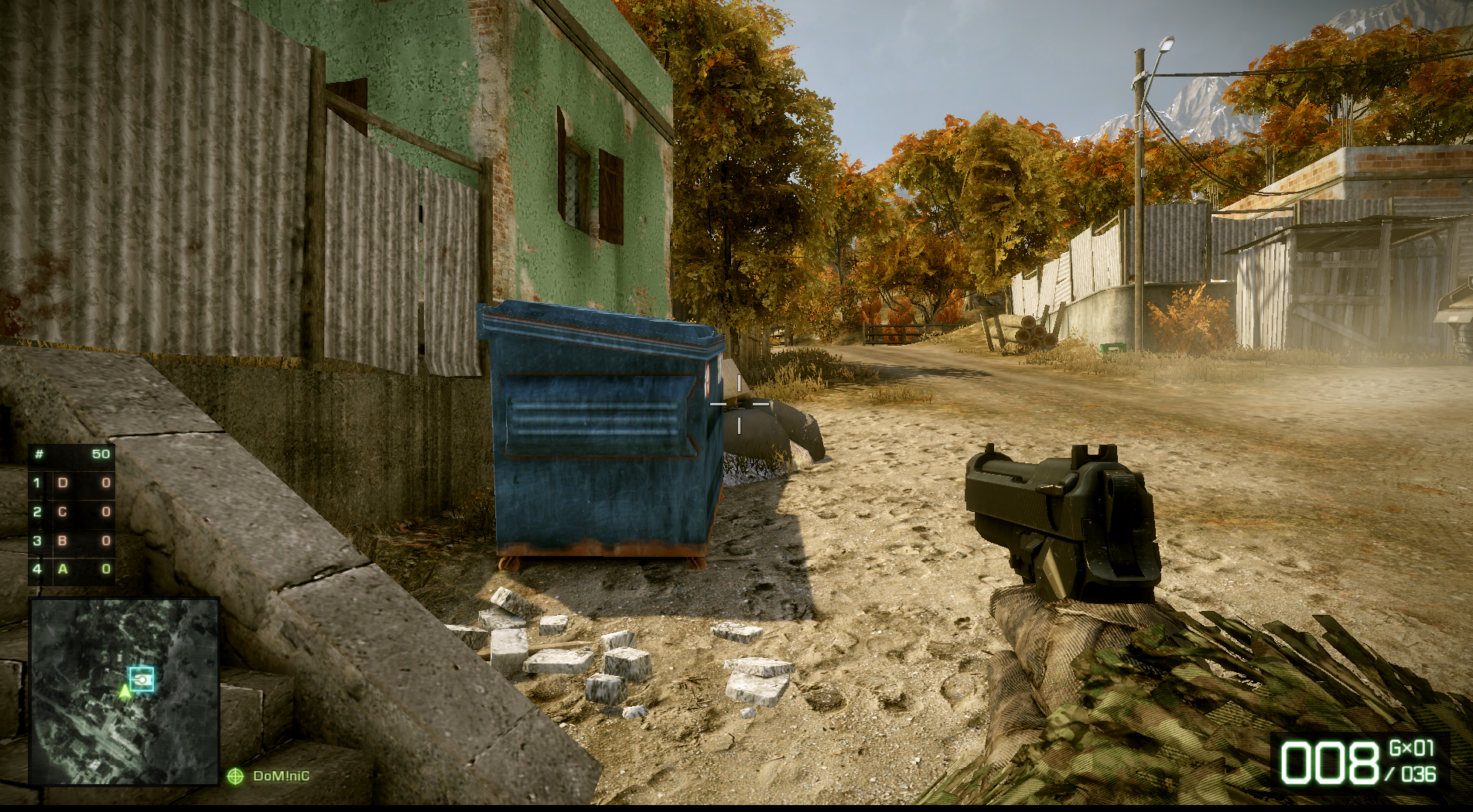Select squad row A in the list
The height and width of the screenshot is (812, 1473).
72,569
